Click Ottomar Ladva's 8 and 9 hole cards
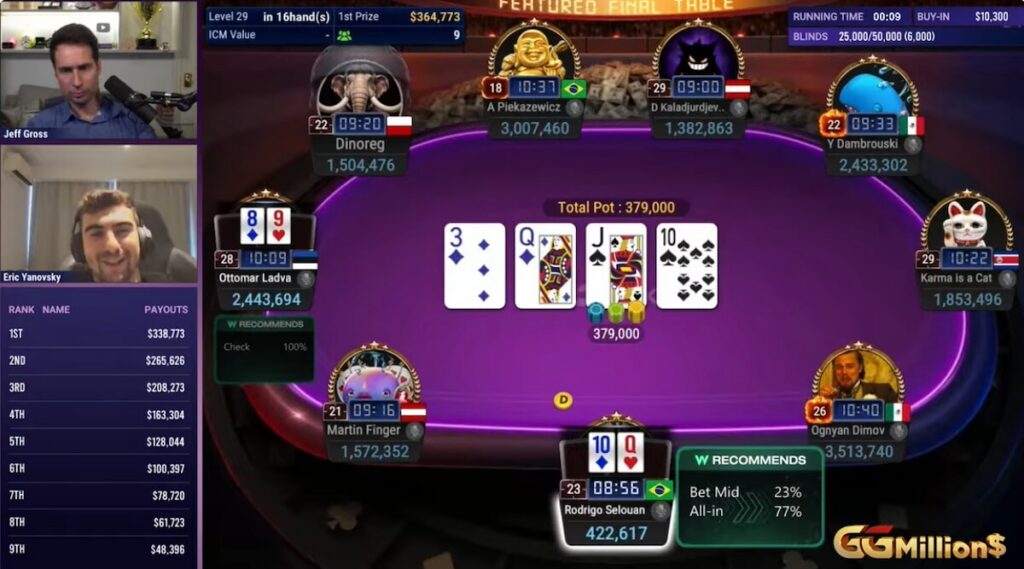The width and height of the screenshot is (1024, 569). click(264, 227)
